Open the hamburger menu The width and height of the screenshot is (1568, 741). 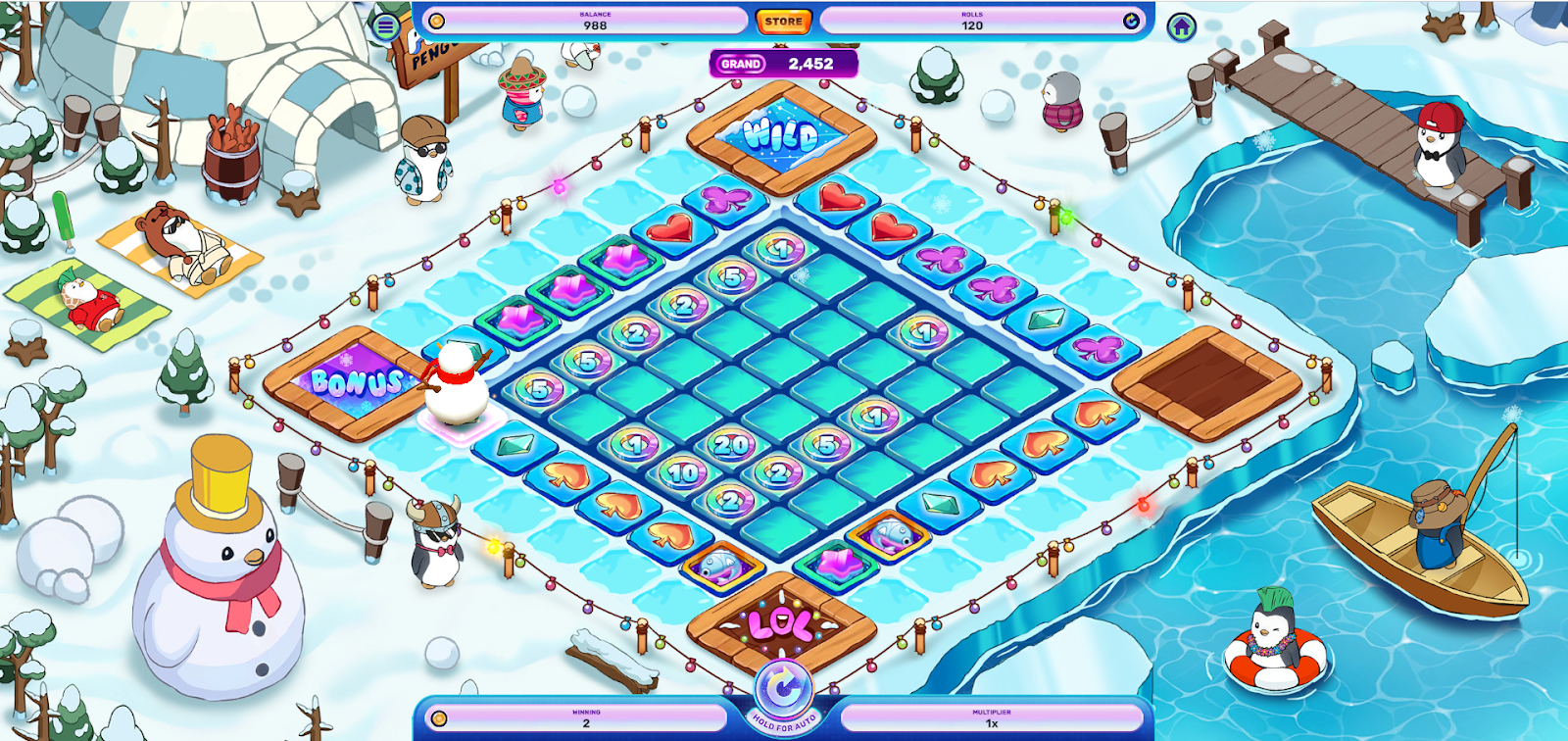(386, 26)
